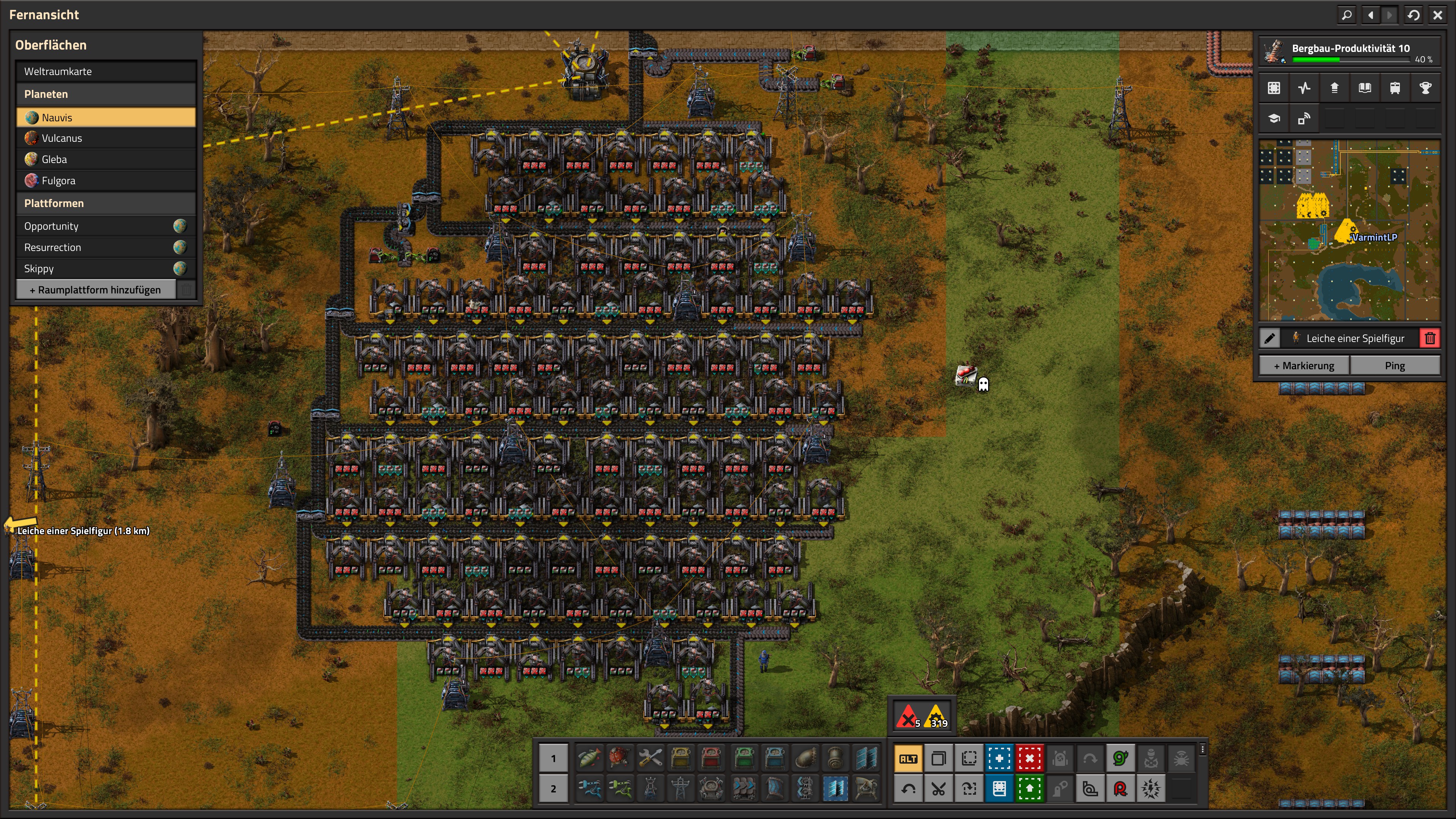The width and height of the screenshot is (1456, 819).
Task: Add a map marker with '+ Markierung'
Action: tap(1304, 366)
